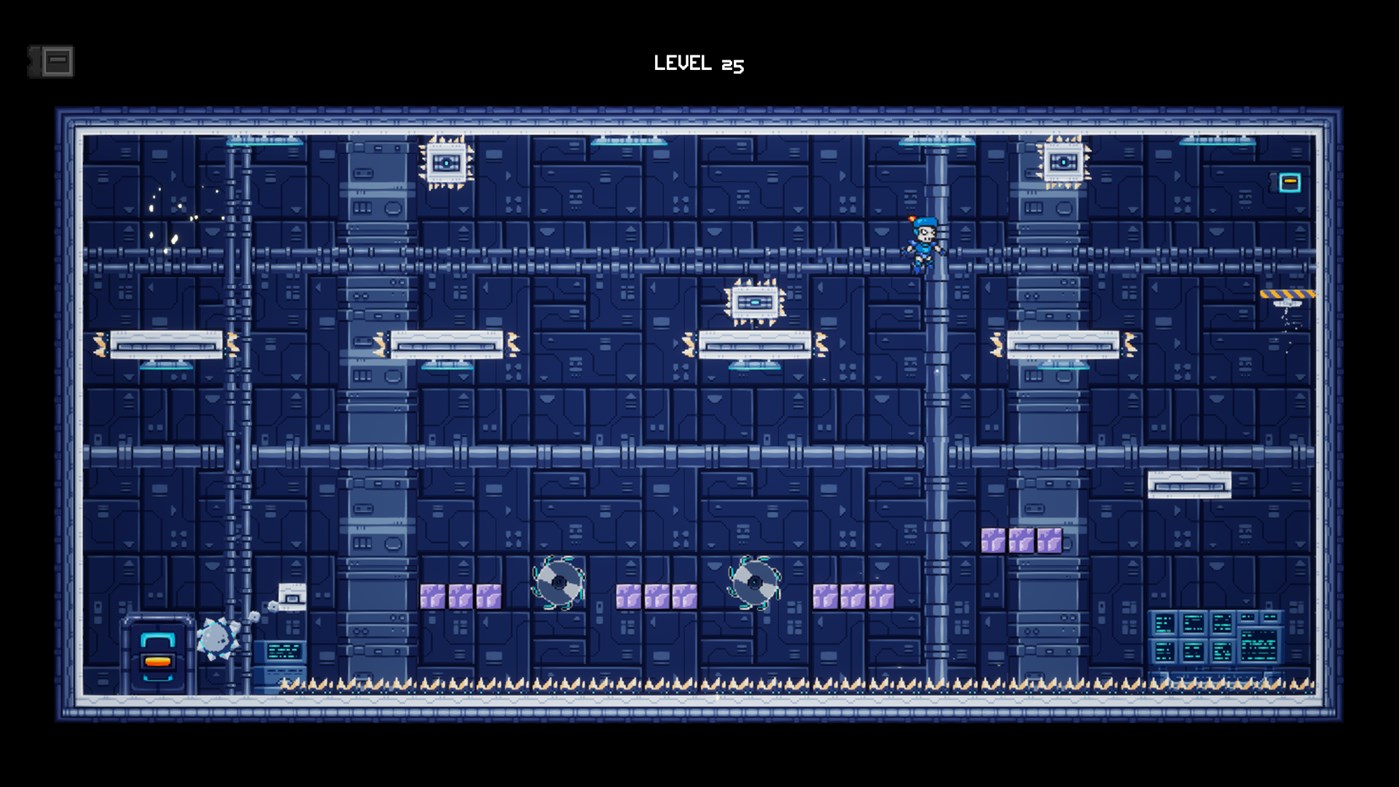Click the green terminal screens in the bottom-right
The height and width of the screenshot is (787, 1399).
[1215, 635]
